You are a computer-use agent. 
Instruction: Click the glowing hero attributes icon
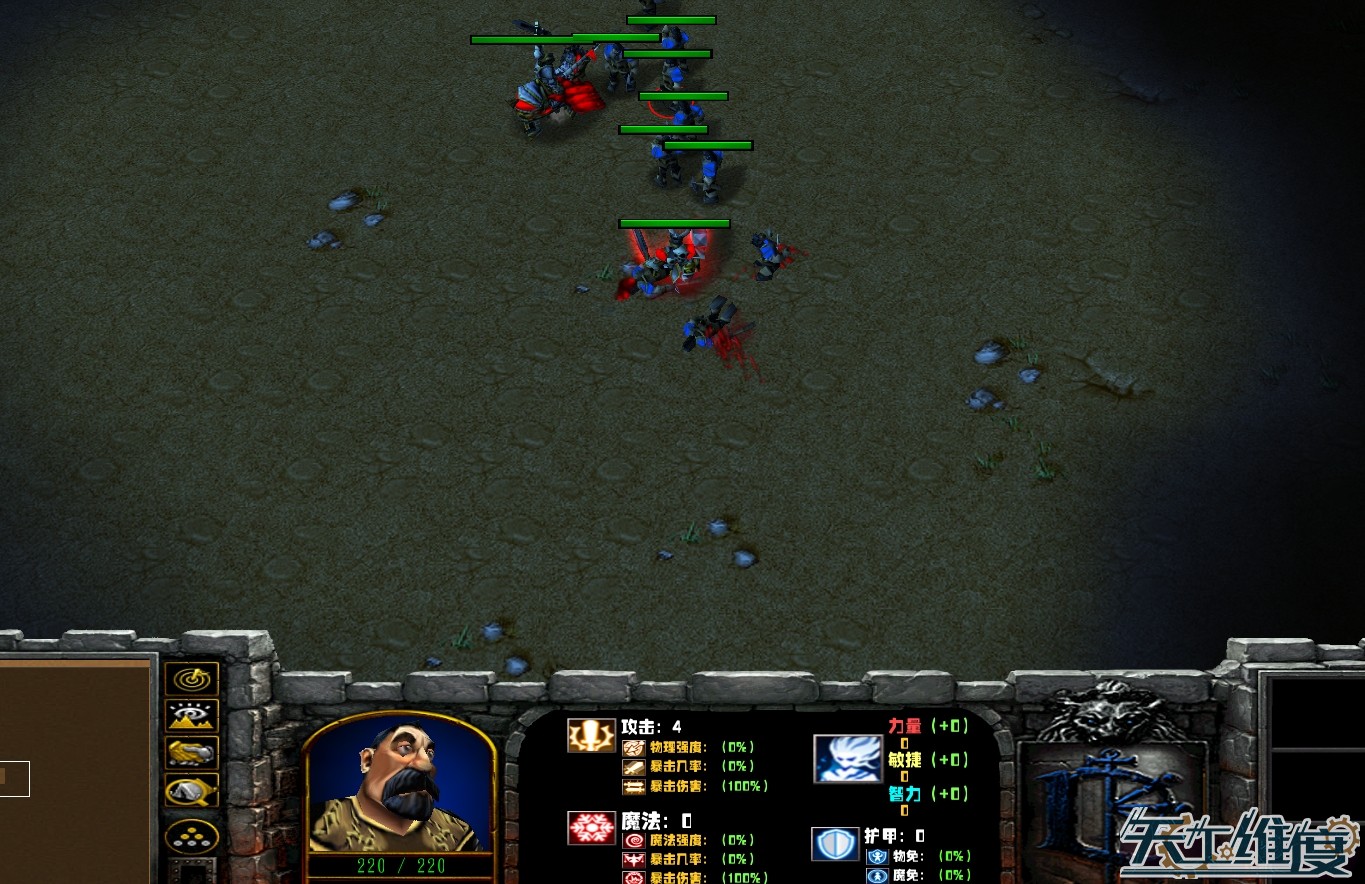point(848,757)
